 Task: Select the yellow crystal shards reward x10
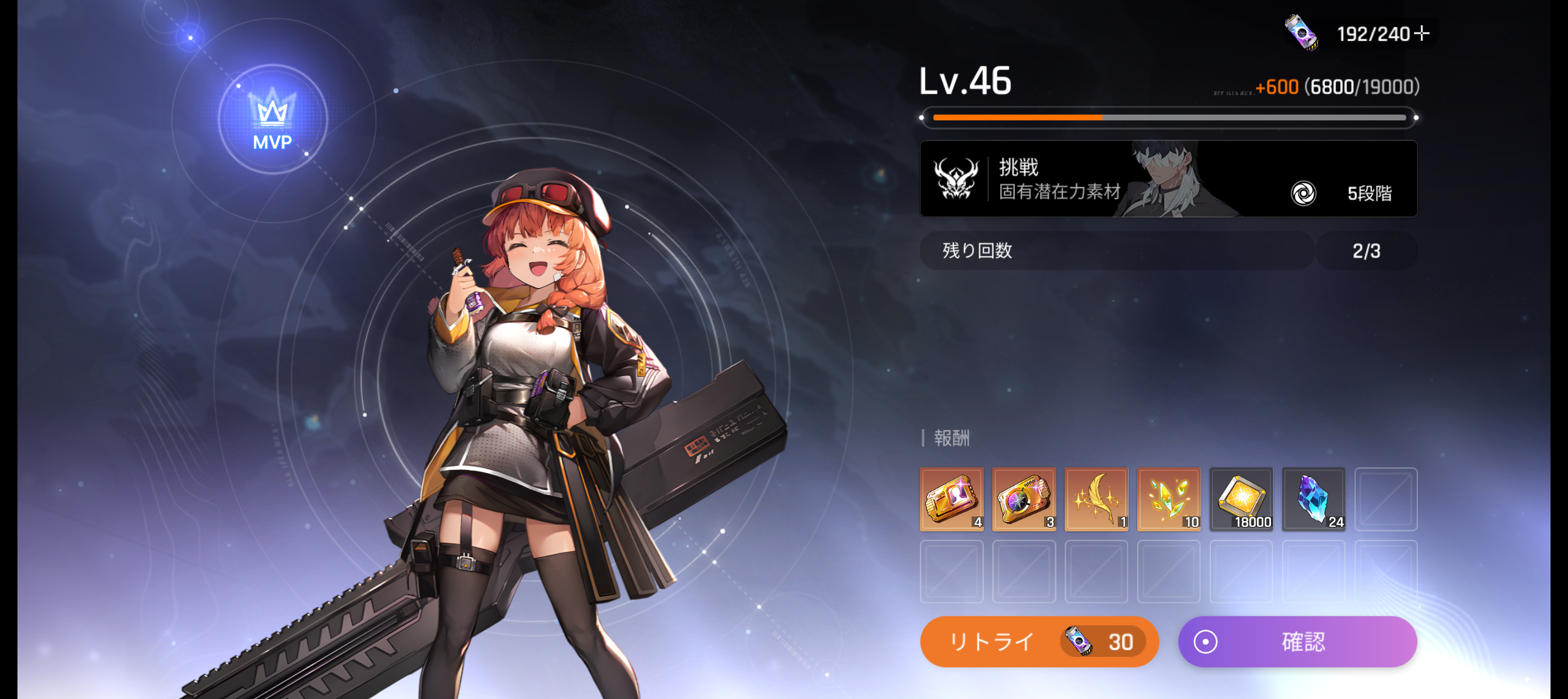pyautogui.click(x=1169, y=499)
